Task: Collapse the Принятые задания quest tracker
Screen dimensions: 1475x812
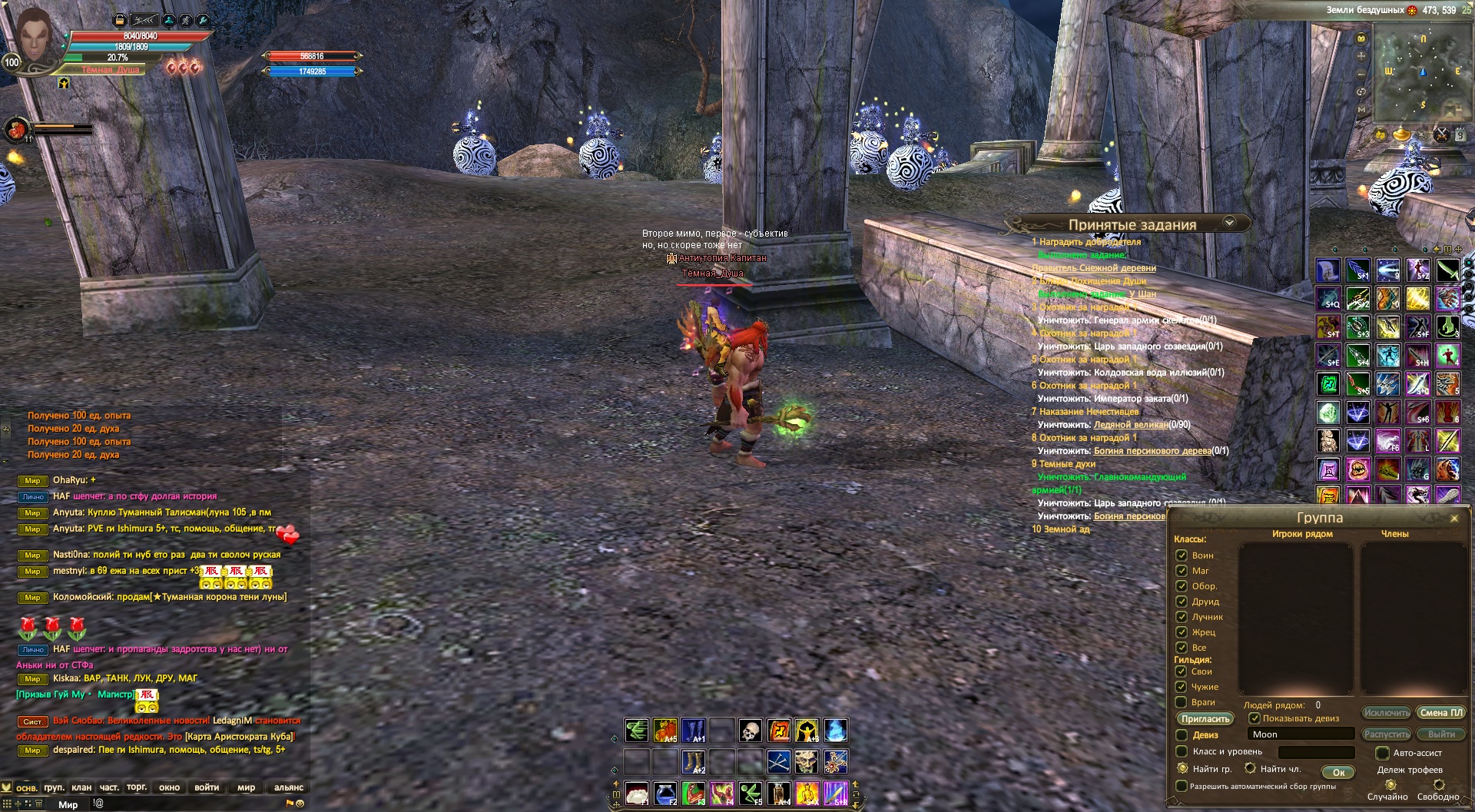Action: coord(1229,223)
